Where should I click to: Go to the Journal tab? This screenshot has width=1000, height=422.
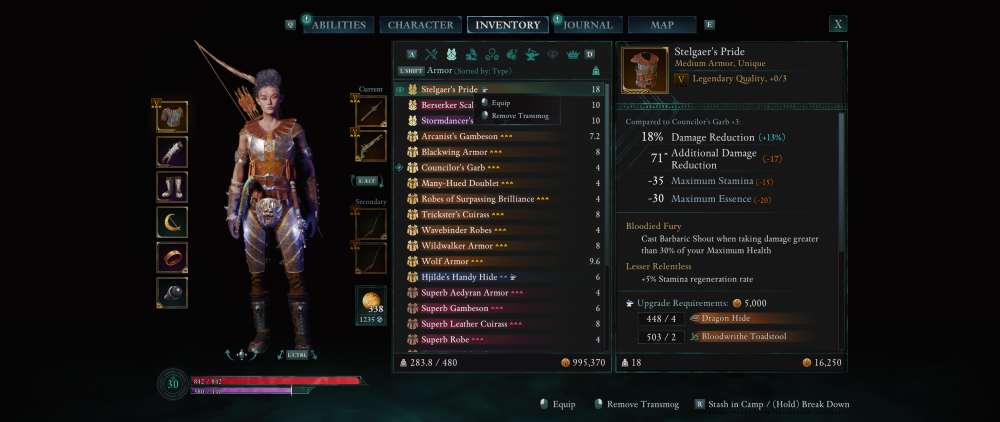coord(588,25)
